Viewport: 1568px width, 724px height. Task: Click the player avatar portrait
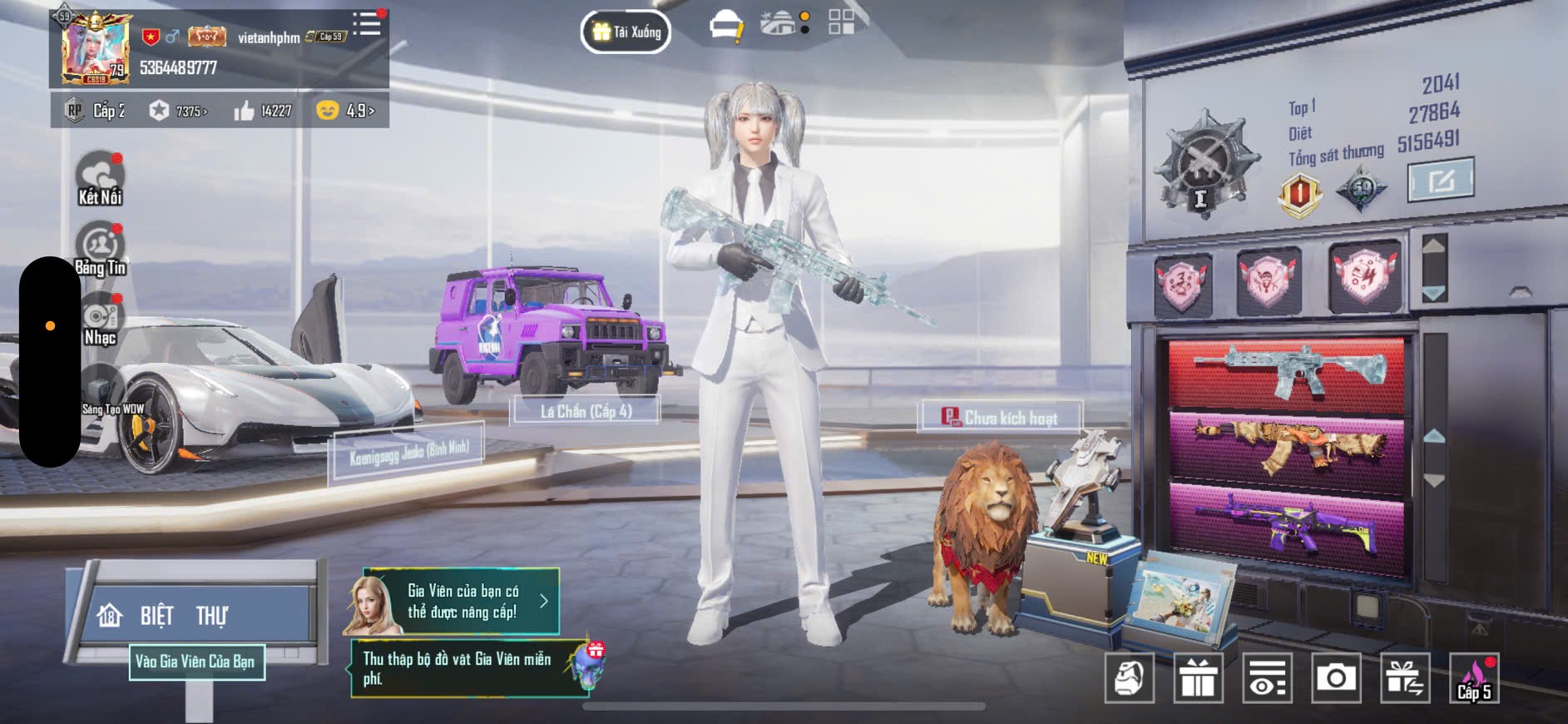(94, 47)
